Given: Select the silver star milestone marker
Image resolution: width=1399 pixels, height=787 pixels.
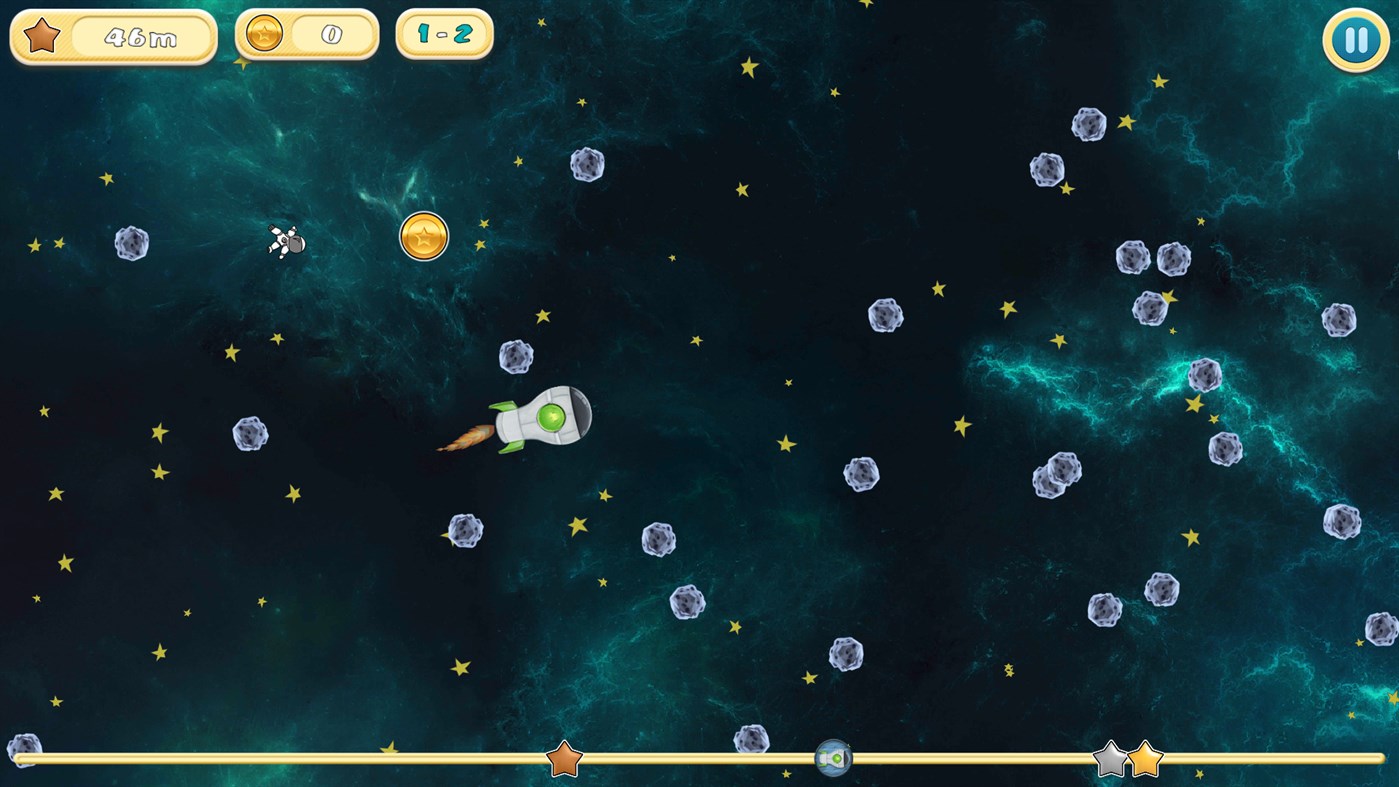Looking at the screenshot, I should coord(1110,758).
